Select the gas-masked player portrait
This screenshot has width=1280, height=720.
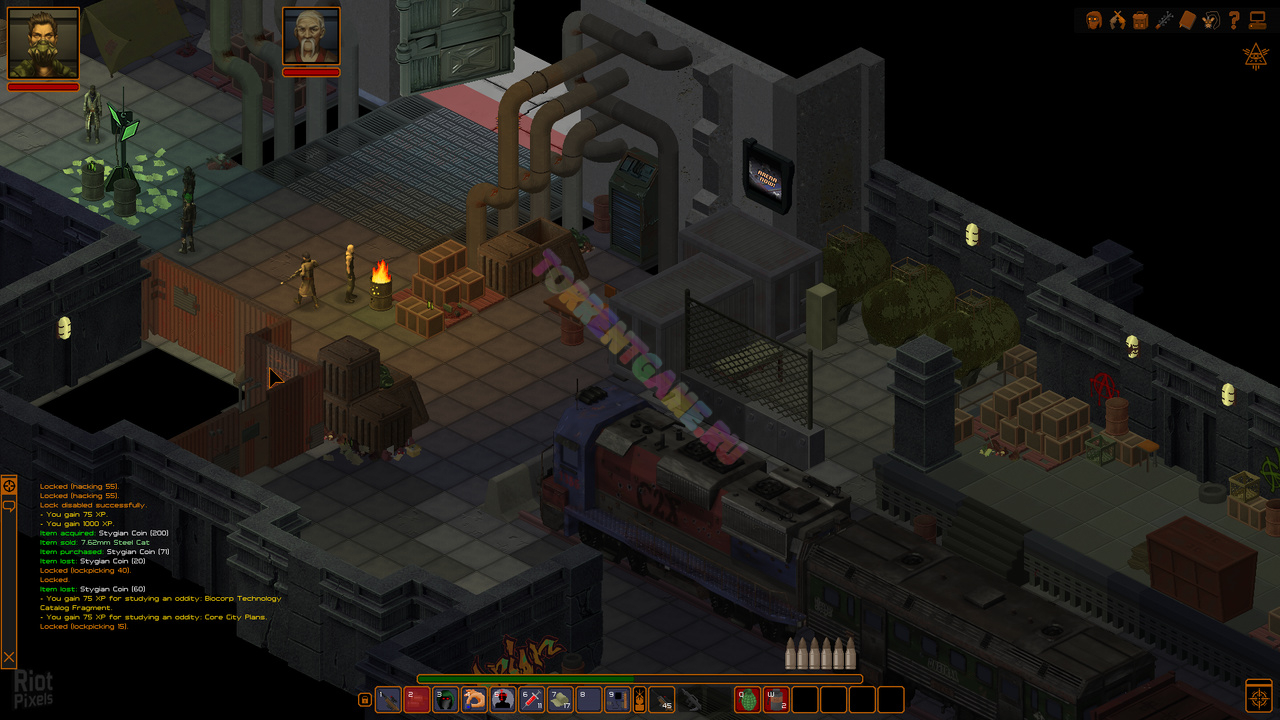(x=43, y=43)
